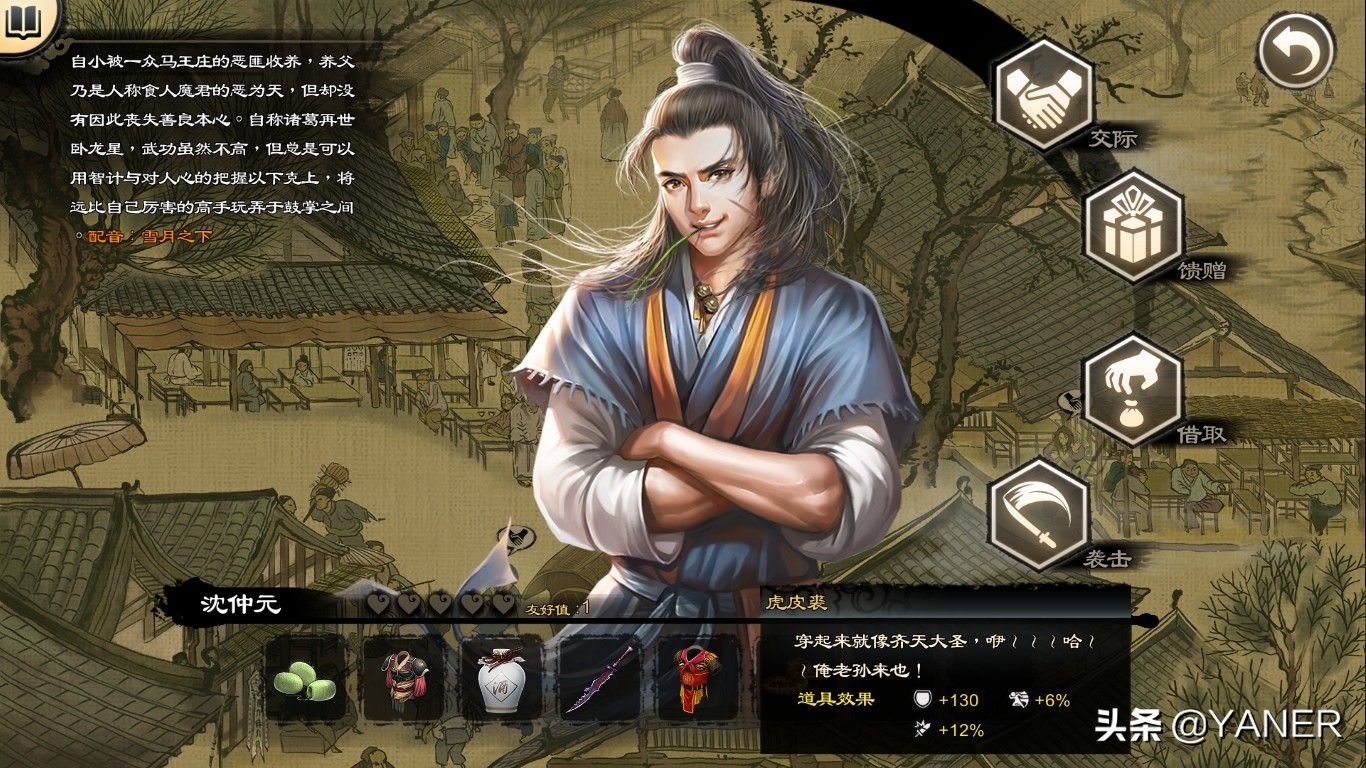Select the green cocoons item thumbnail
The image size is (1366, 768).
(305, 684)
